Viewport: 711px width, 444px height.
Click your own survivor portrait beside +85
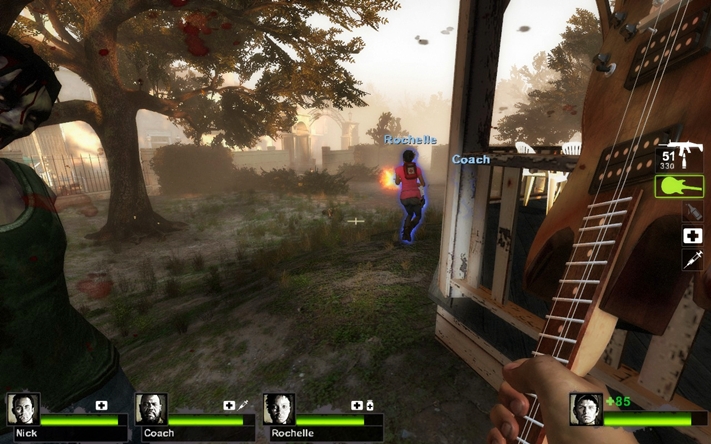tap(586, 410)
